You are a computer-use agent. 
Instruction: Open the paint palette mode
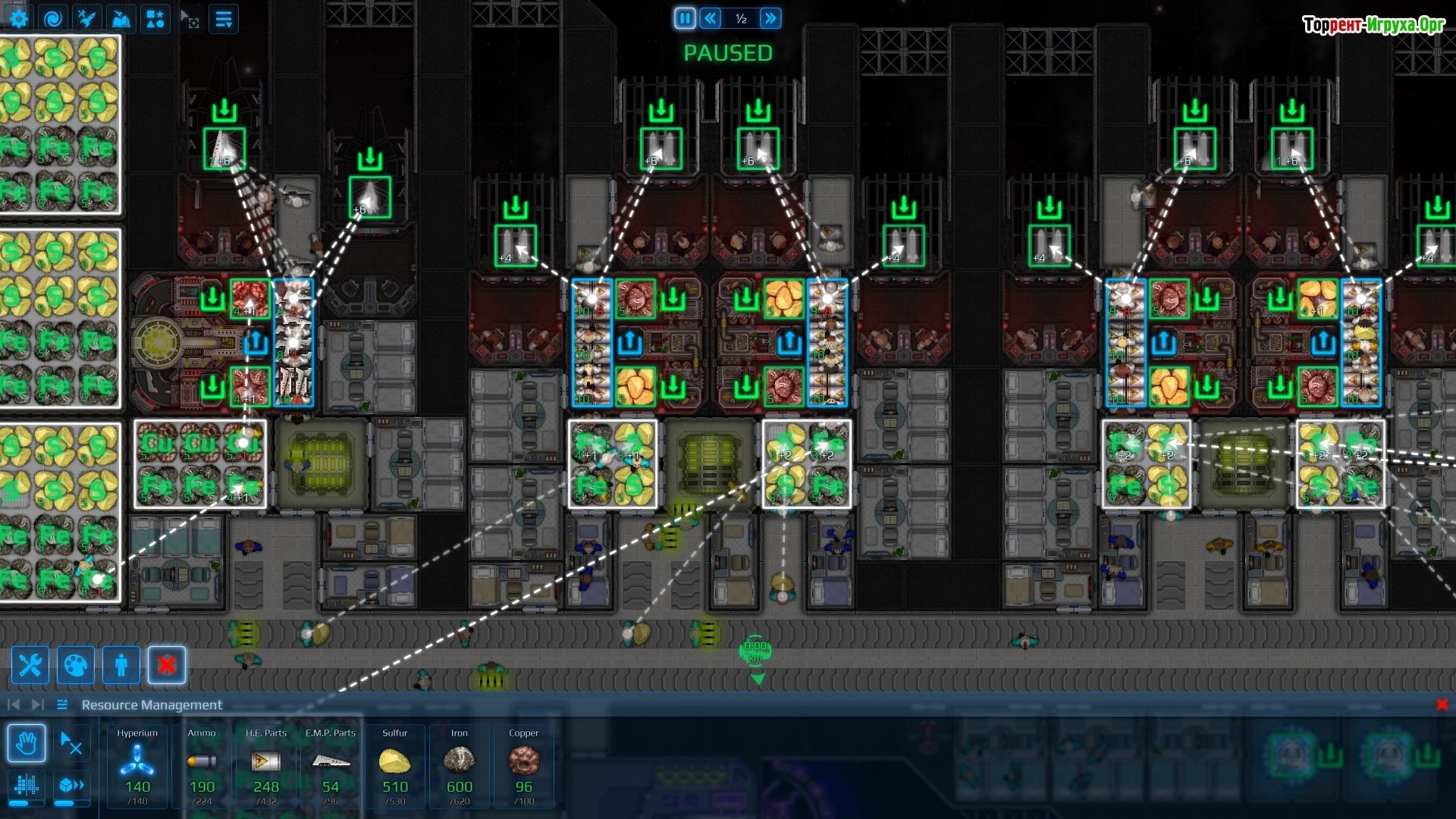click(76, 666)
